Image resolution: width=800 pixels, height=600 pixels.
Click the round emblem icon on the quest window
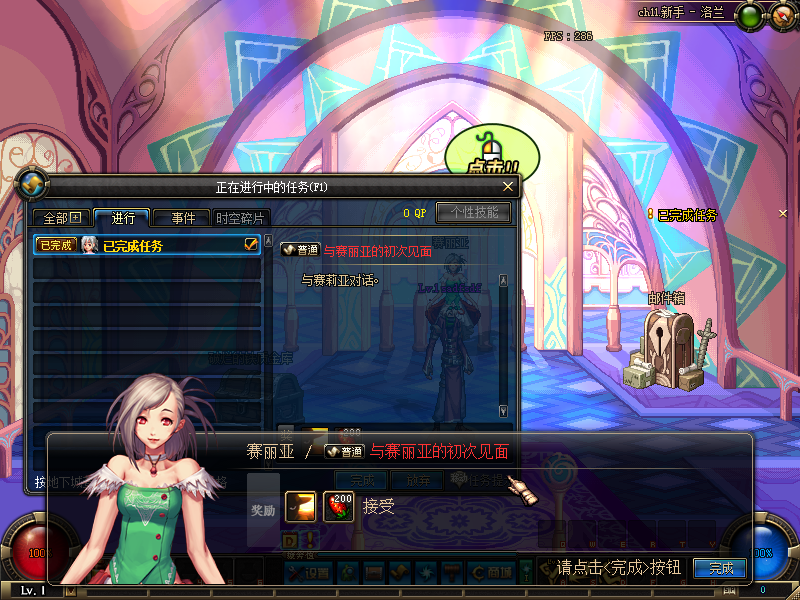click(32, 186)
